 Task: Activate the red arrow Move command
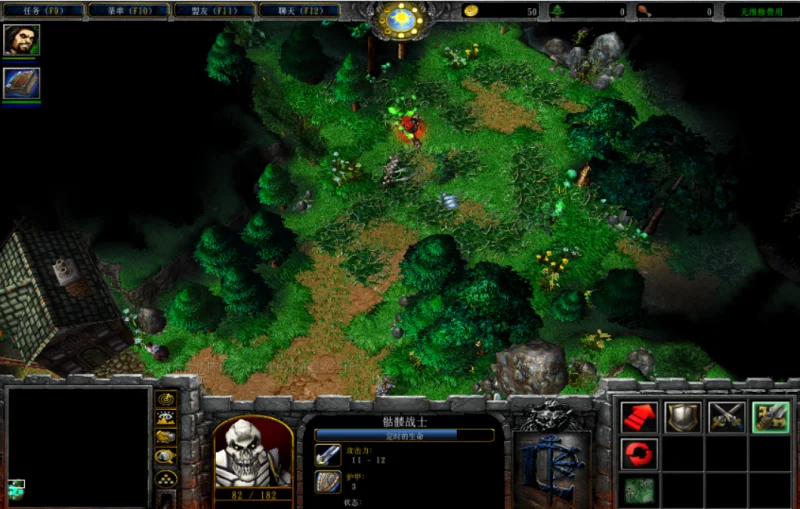(x=638, y=417)
